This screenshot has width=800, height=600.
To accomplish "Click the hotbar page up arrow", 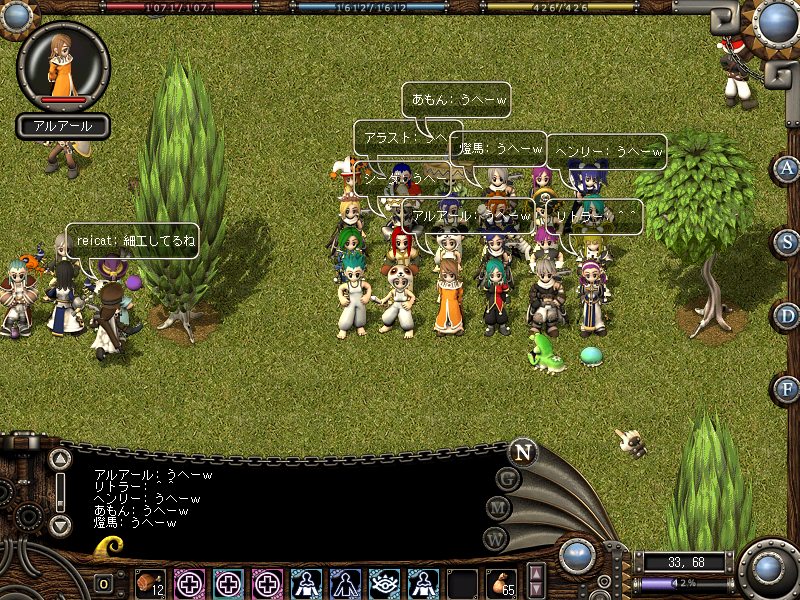I will coord(537,574).
